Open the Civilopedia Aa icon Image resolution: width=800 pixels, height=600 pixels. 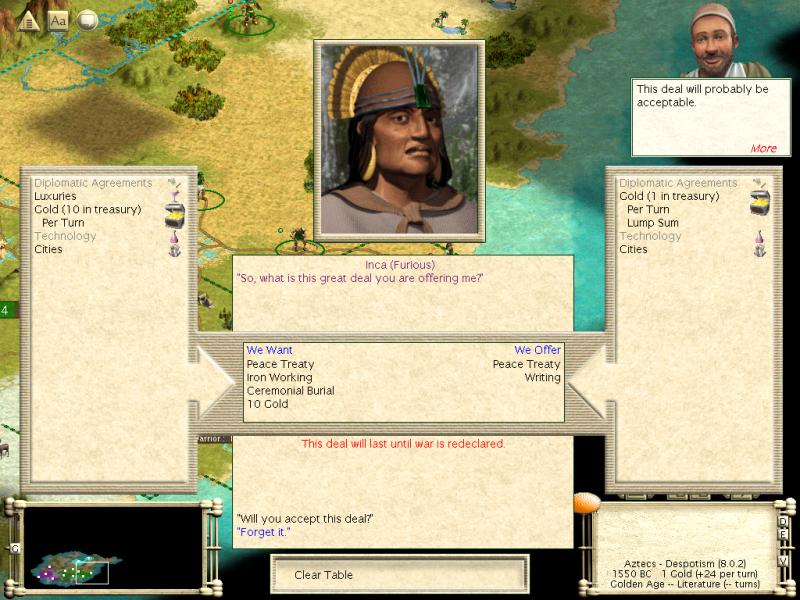coord(58,19)
